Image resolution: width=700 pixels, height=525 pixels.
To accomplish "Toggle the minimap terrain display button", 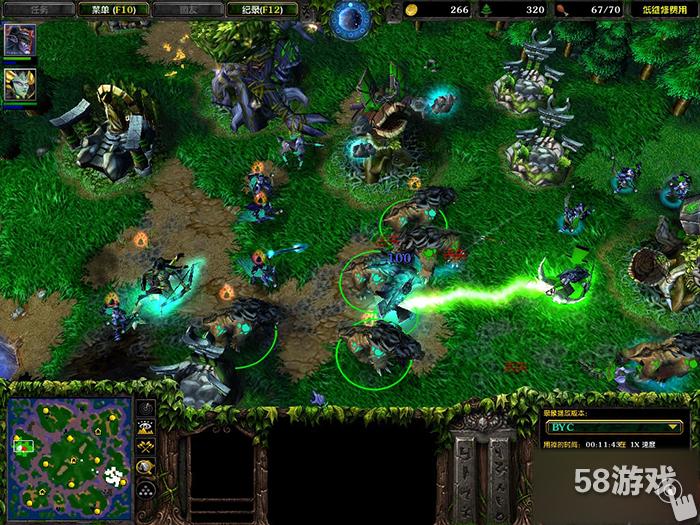I will point(146,428).
